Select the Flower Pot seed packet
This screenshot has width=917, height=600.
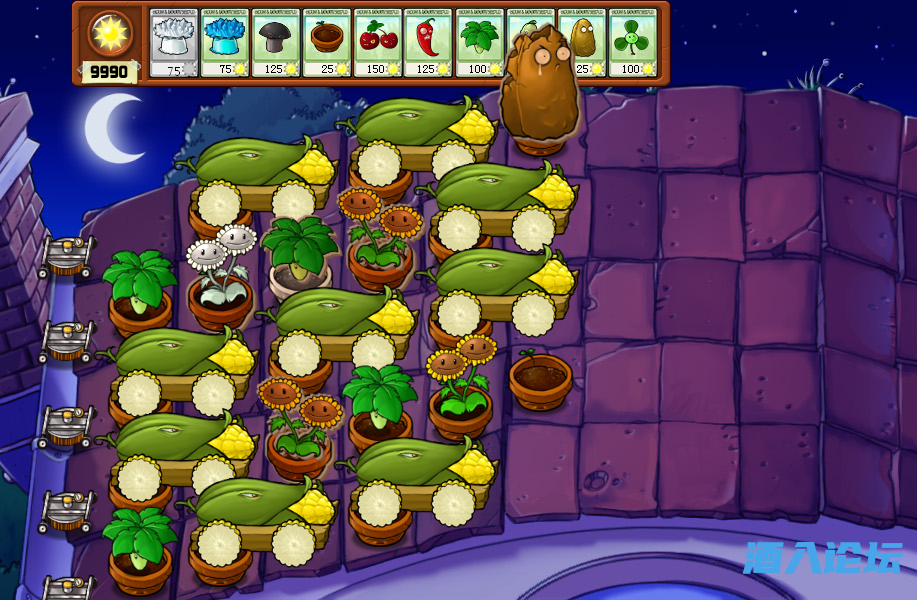click(327, 42)
